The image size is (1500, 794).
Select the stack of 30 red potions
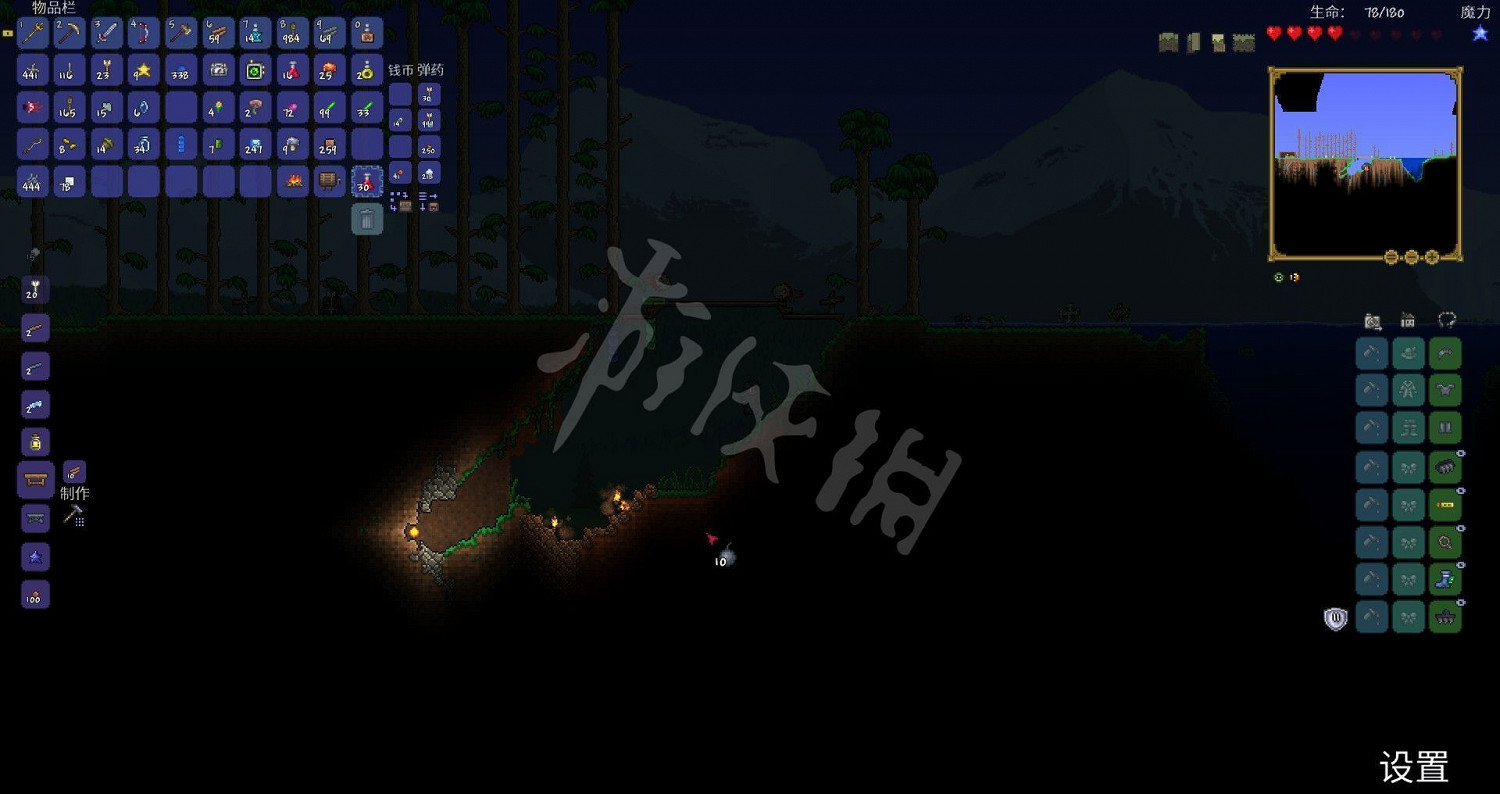click(367, 182)
